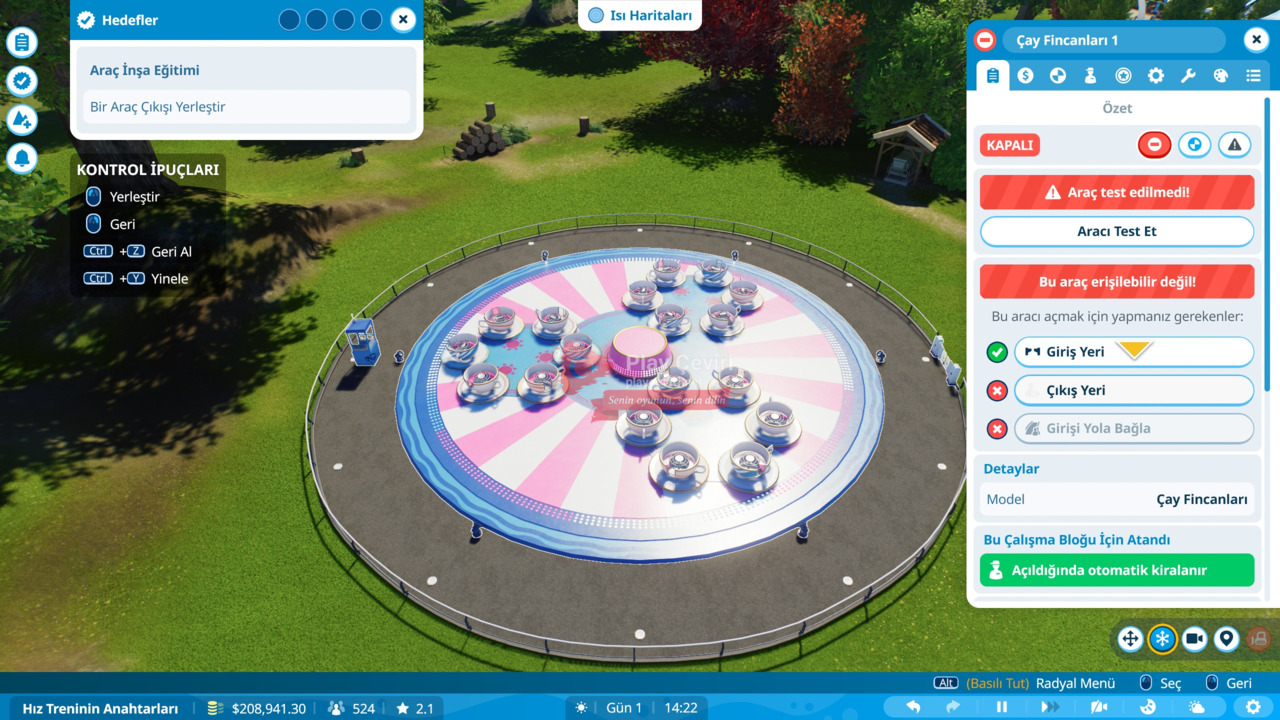Activate the fast-forward speed button

click(x=1049, y=707)
